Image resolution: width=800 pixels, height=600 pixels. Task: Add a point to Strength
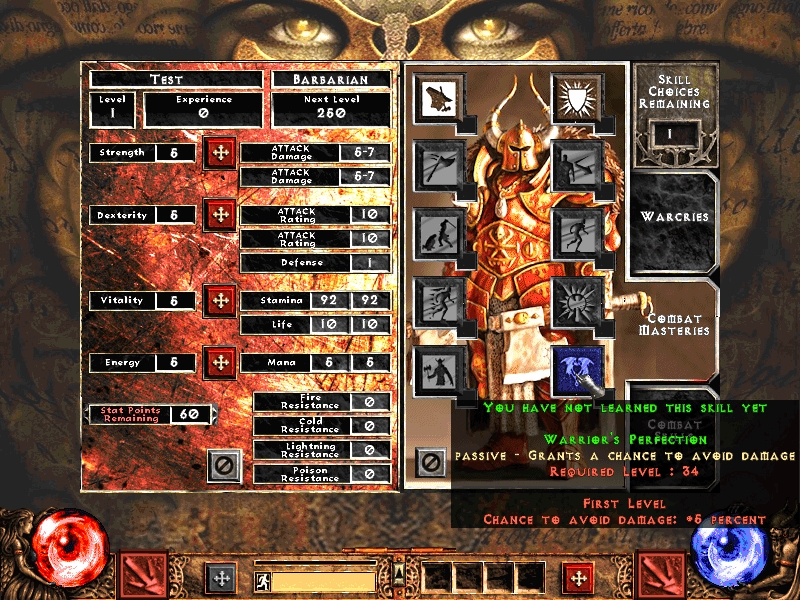click(220, 154)
